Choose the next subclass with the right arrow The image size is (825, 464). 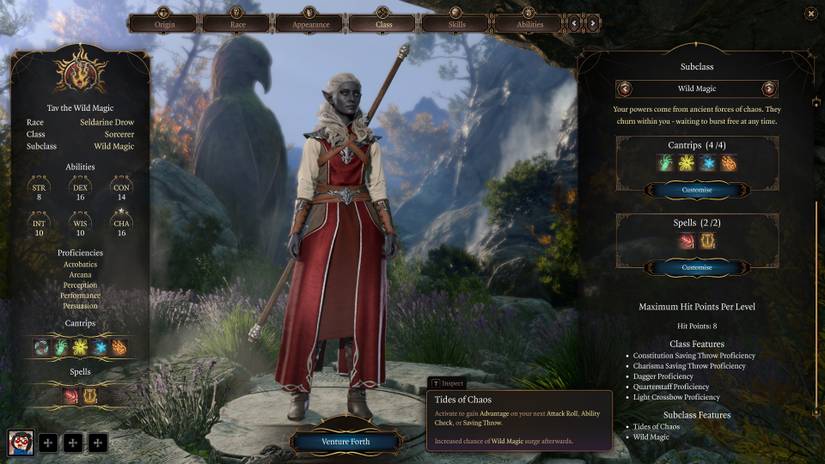pos(768,88)
